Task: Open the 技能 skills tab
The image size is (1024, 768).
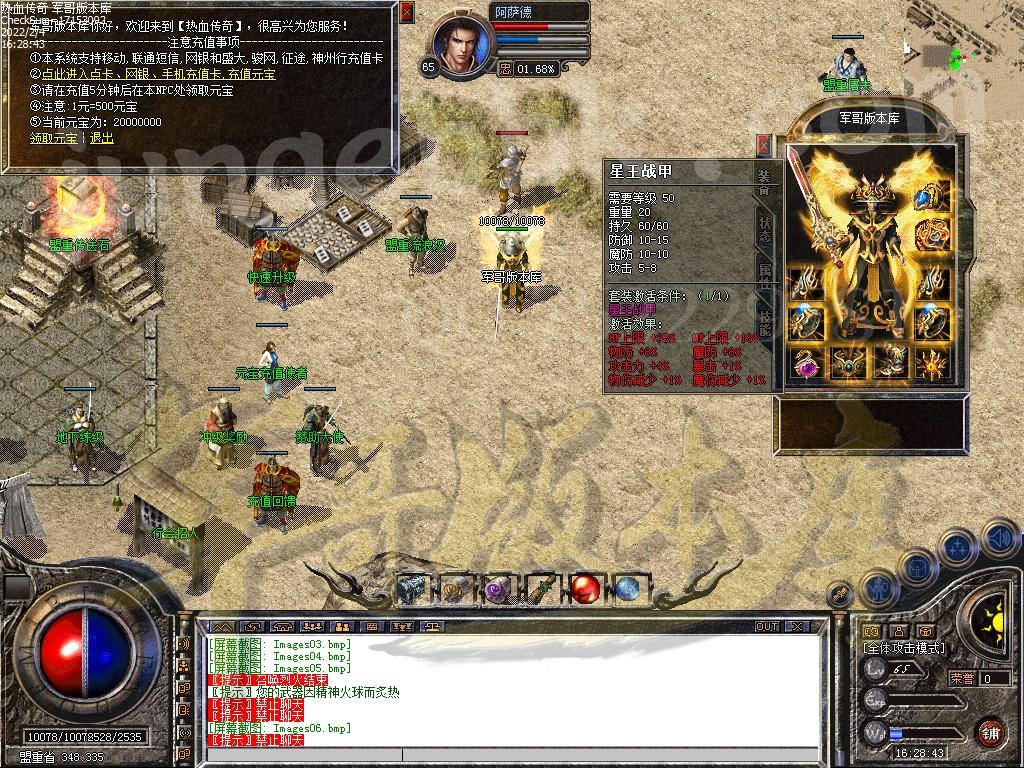Action: point(764,320)
